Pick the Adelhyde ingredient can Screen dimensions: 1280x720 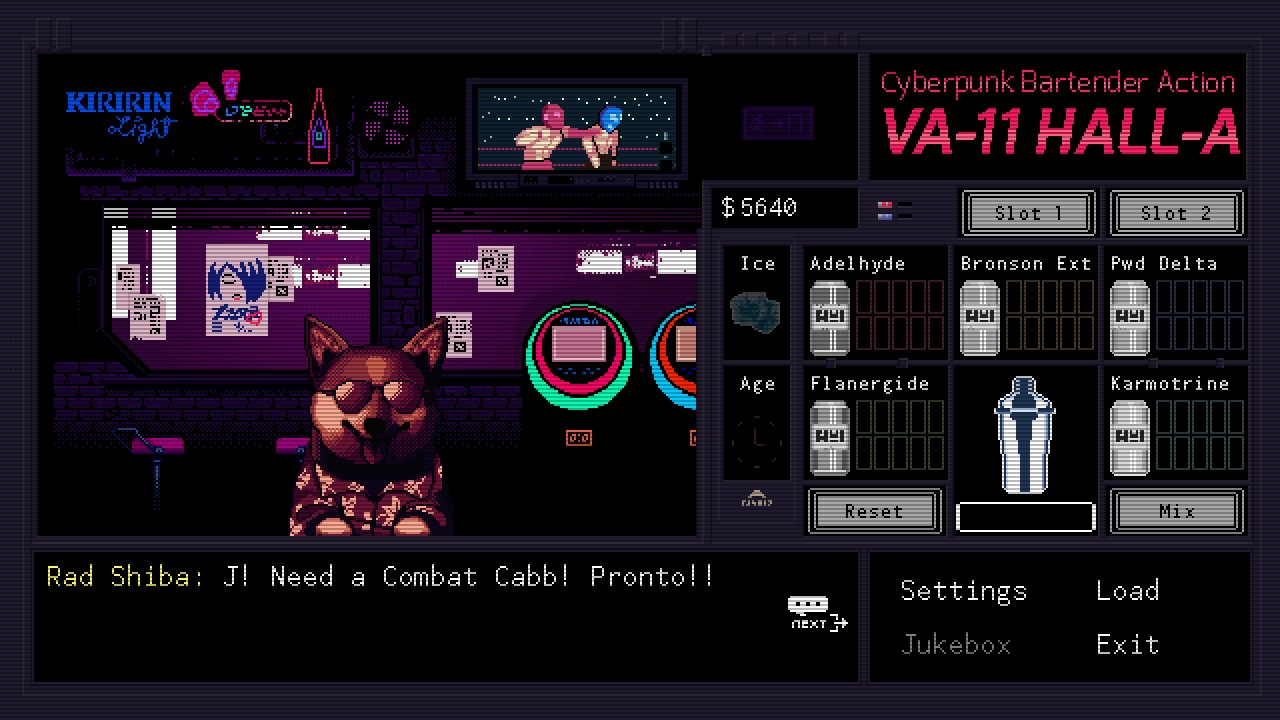coord(829,317)
